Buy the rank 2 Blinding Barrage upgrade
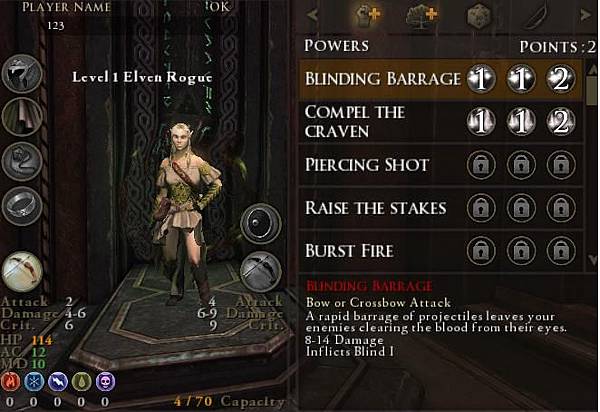This screenshot has height=412, width=600. tap(561, 80)
